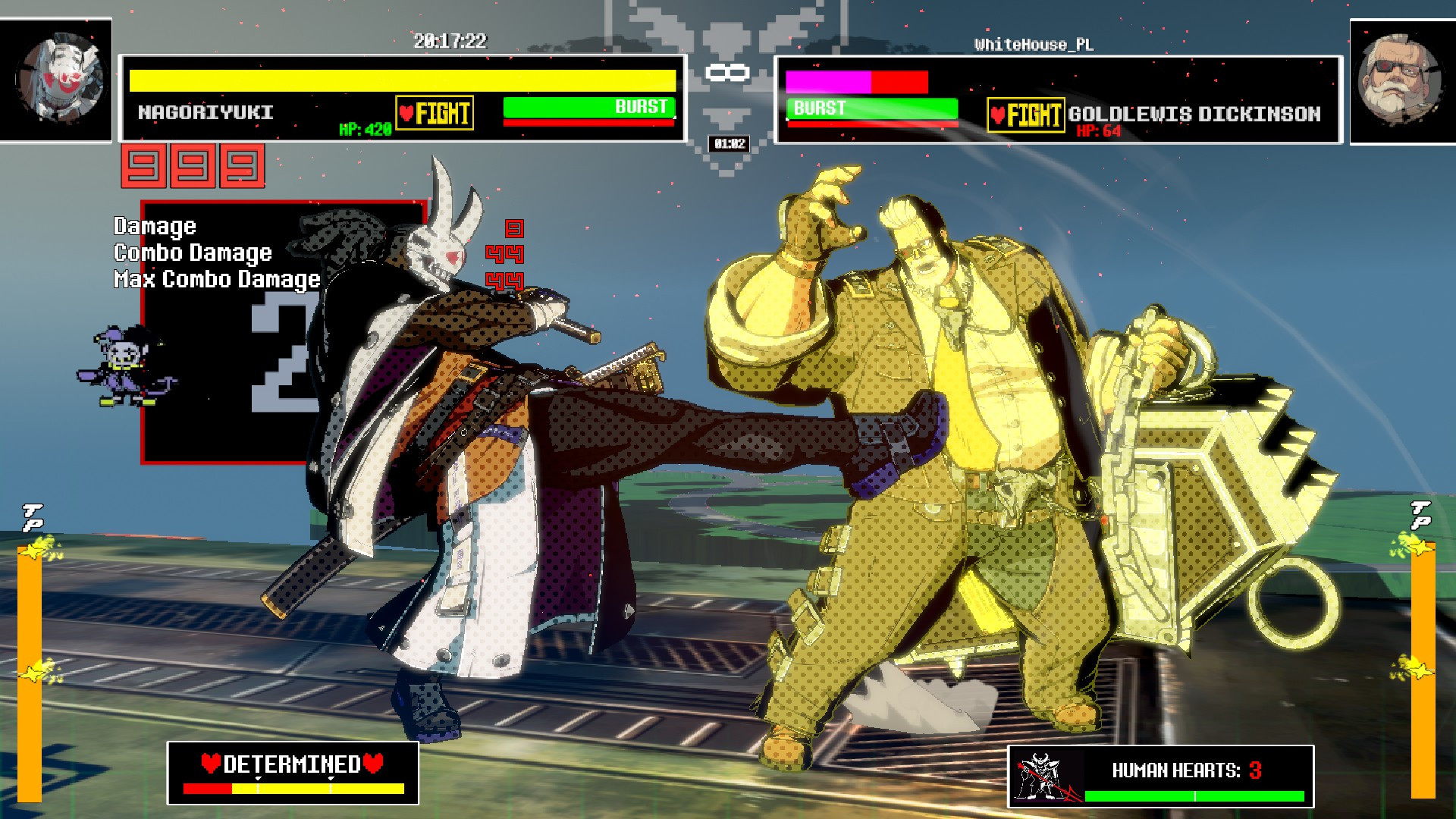Select the GOLDLEWIS DICKINSON name label
This screenshot has height=819, width=1456.
(x=1194, y=115)
